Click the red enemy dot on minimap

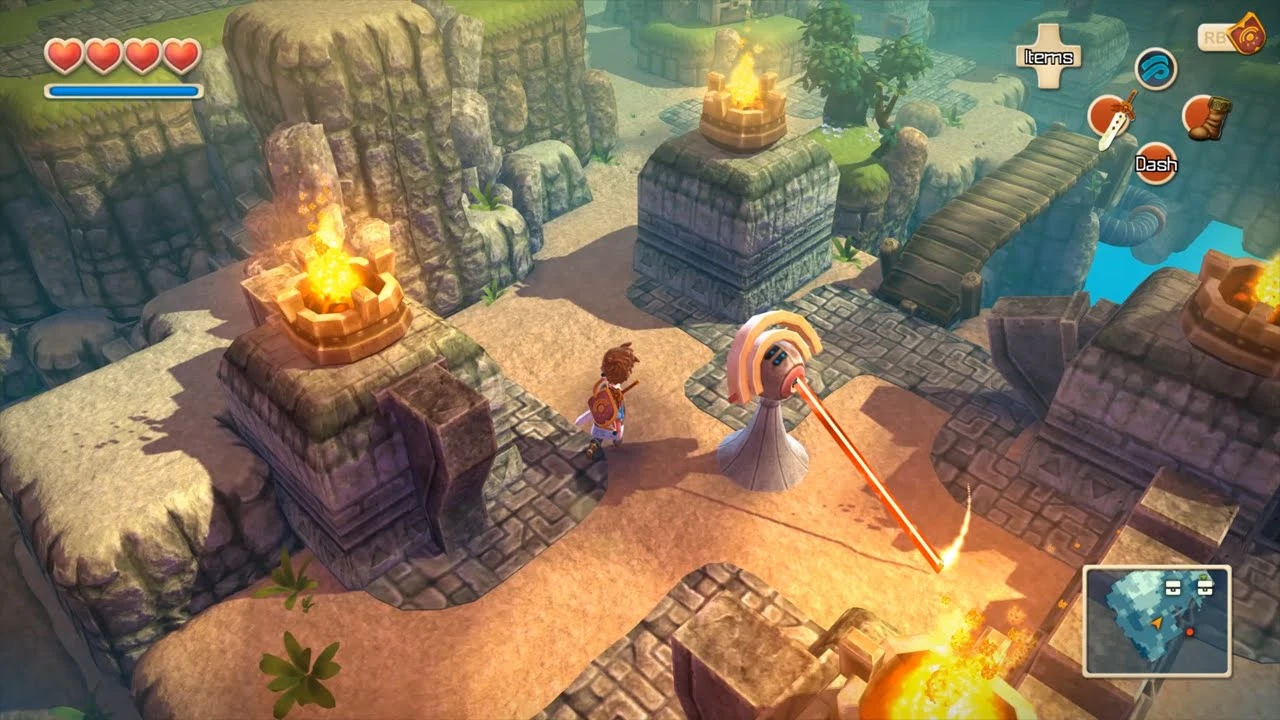[1190, 632]
